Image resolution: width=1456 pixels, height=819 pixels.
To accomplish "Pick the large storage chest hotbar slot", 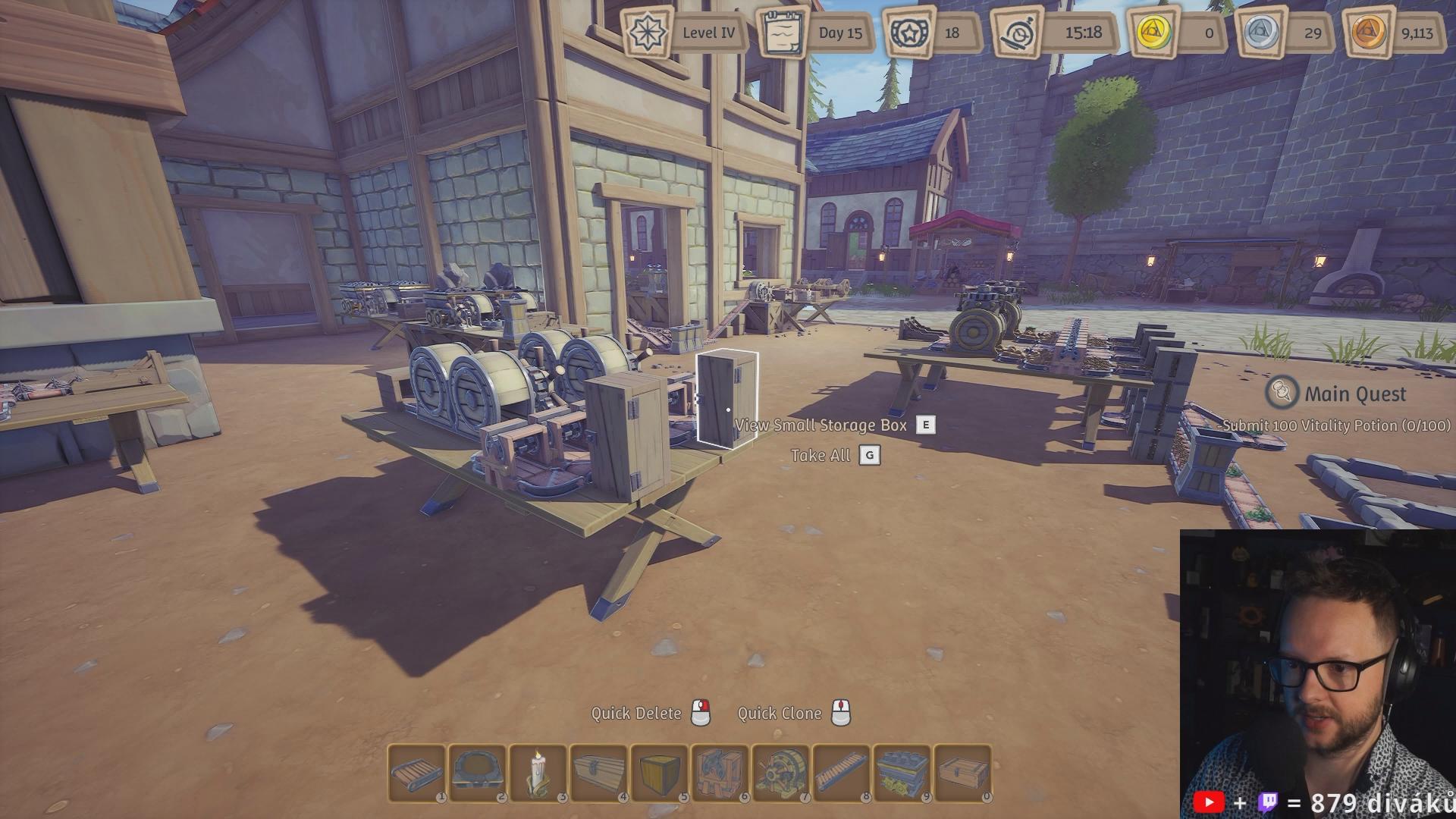I will (x=598, y=773).
